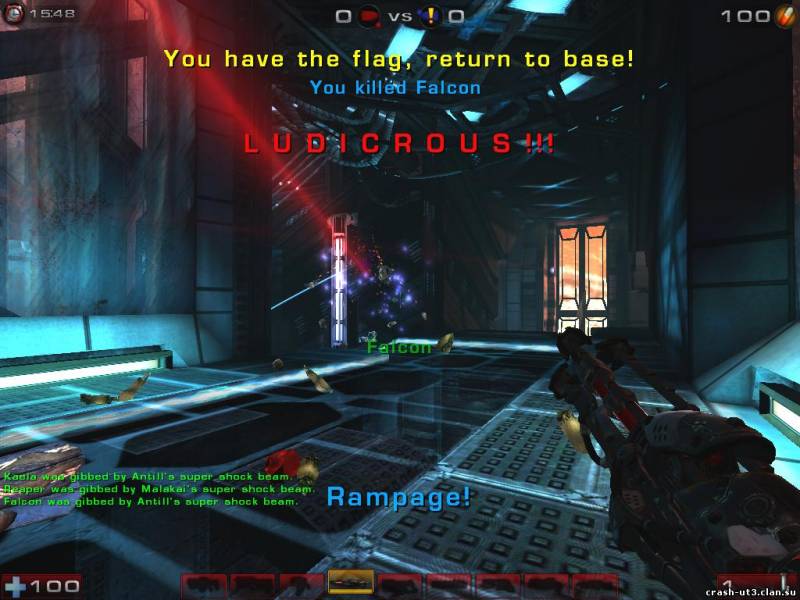Click the orange ammo icon
The image size is (800, 600).
[x=783, y=16]
